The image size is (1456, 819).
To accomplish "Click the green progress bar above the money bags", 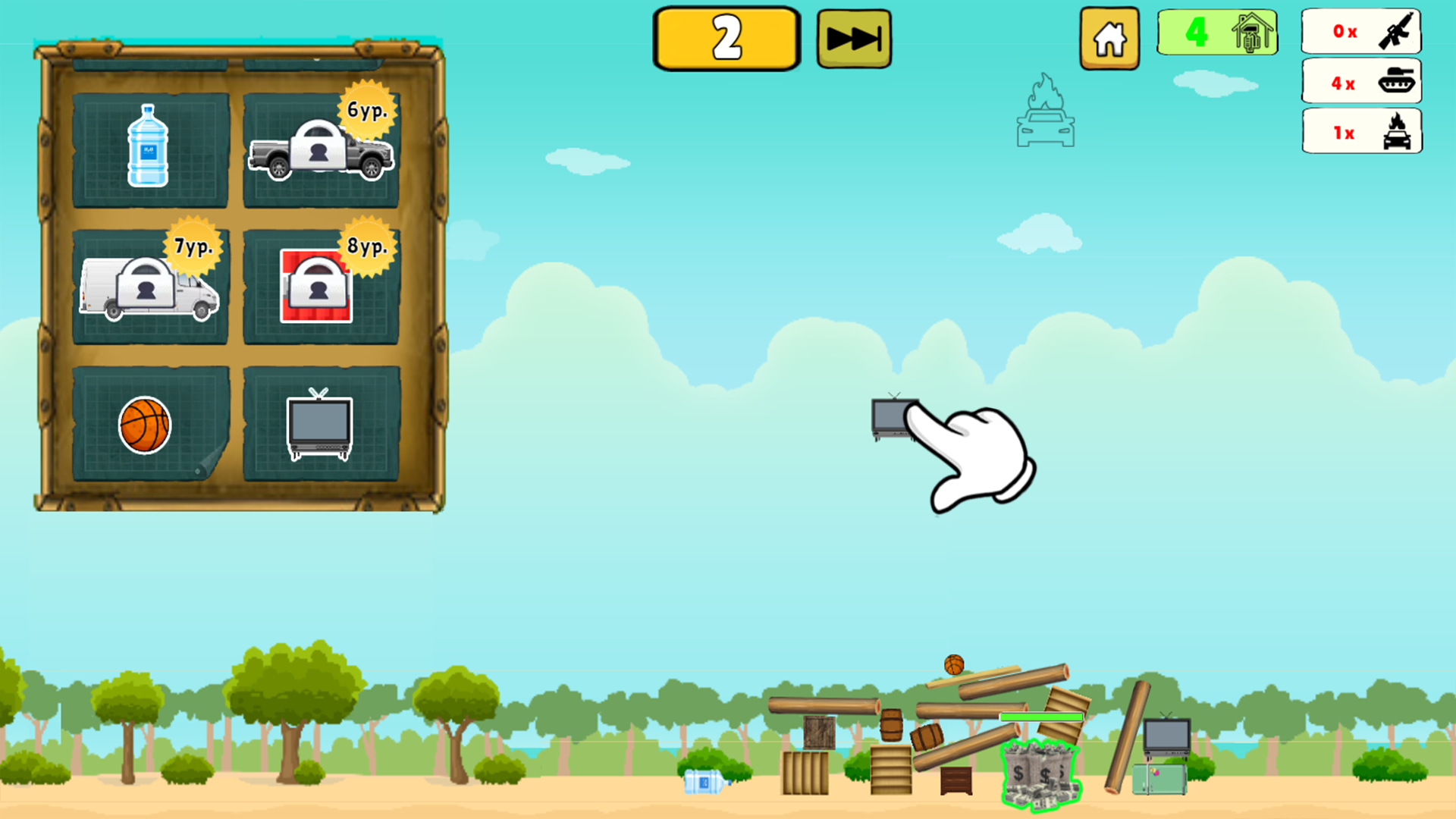I will click(1040, 716).
